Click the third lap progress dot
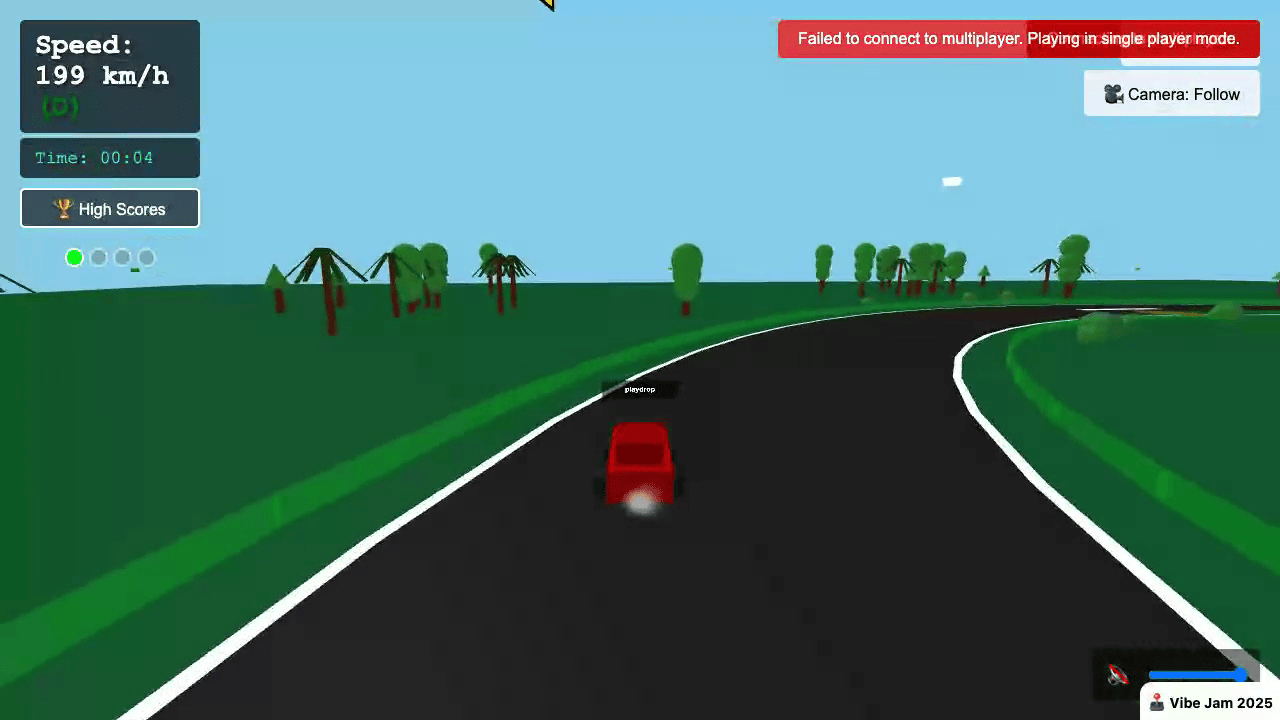The width and height of the screenshot is (1280, 720). pyautogui.click(x=122, y=257)
